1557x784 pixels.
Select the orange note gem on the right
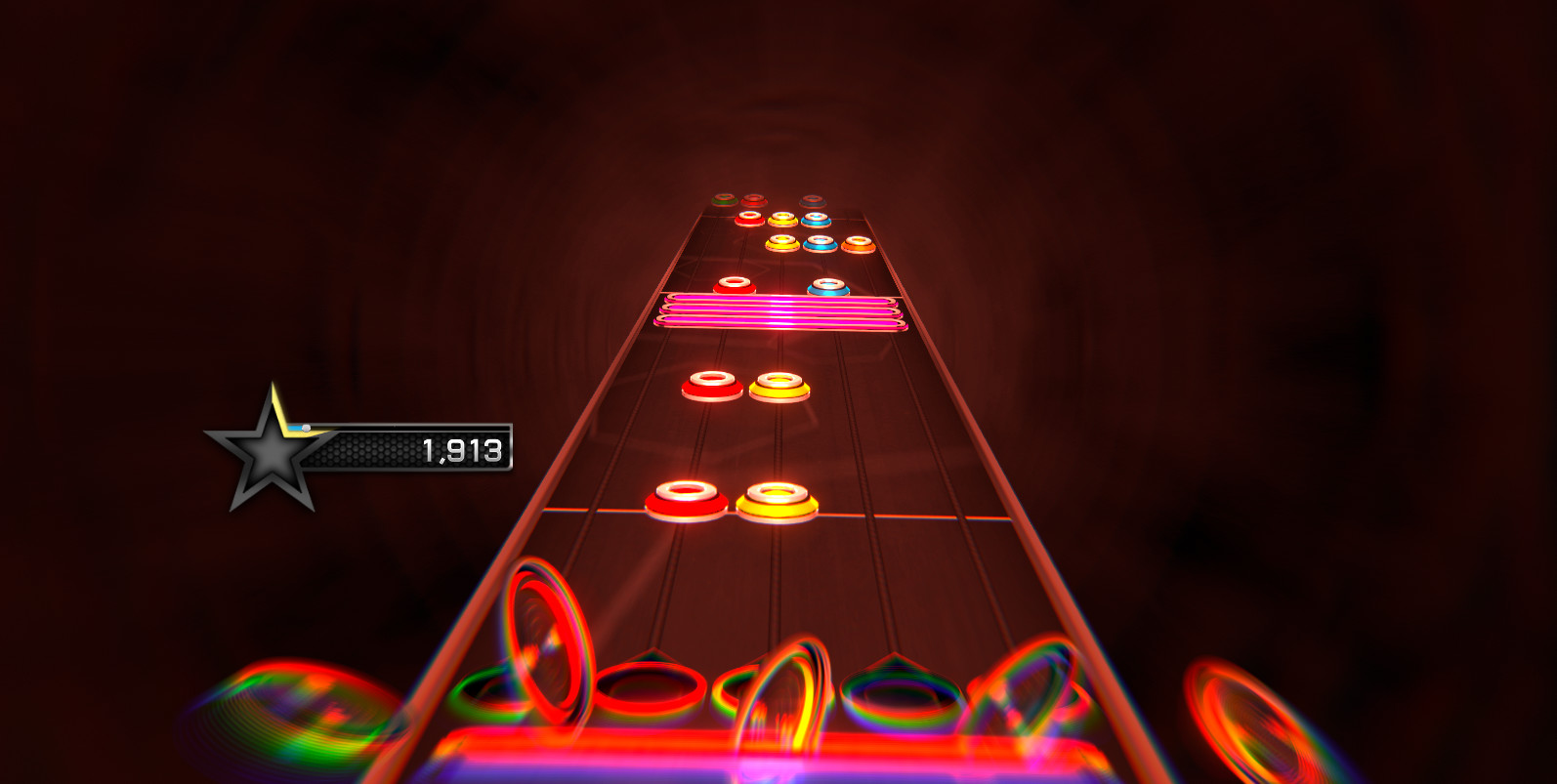pos(856,242)
